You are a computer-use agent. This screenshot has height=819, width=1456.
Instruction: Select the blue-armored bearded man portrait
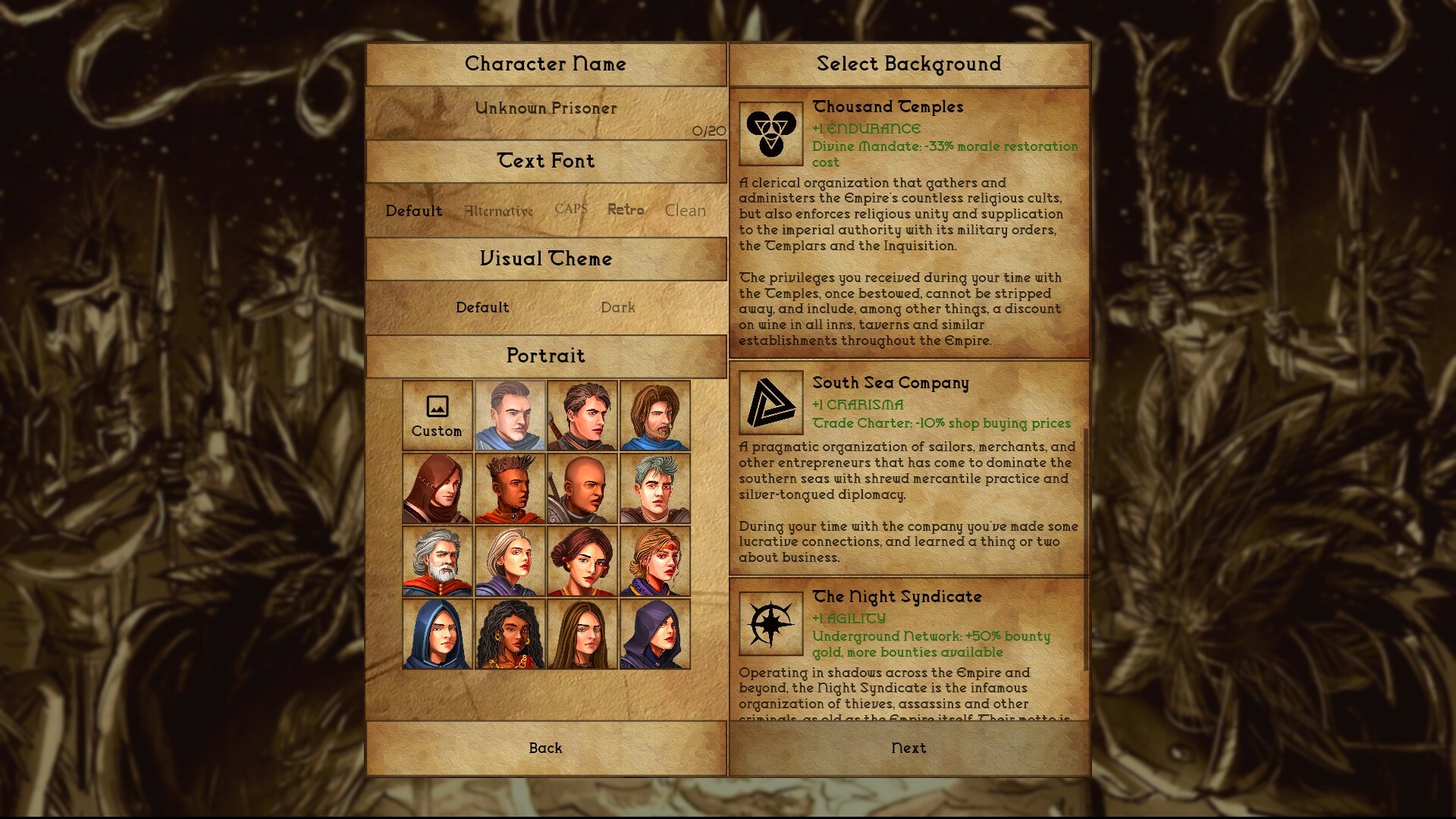tap(655, 416)
